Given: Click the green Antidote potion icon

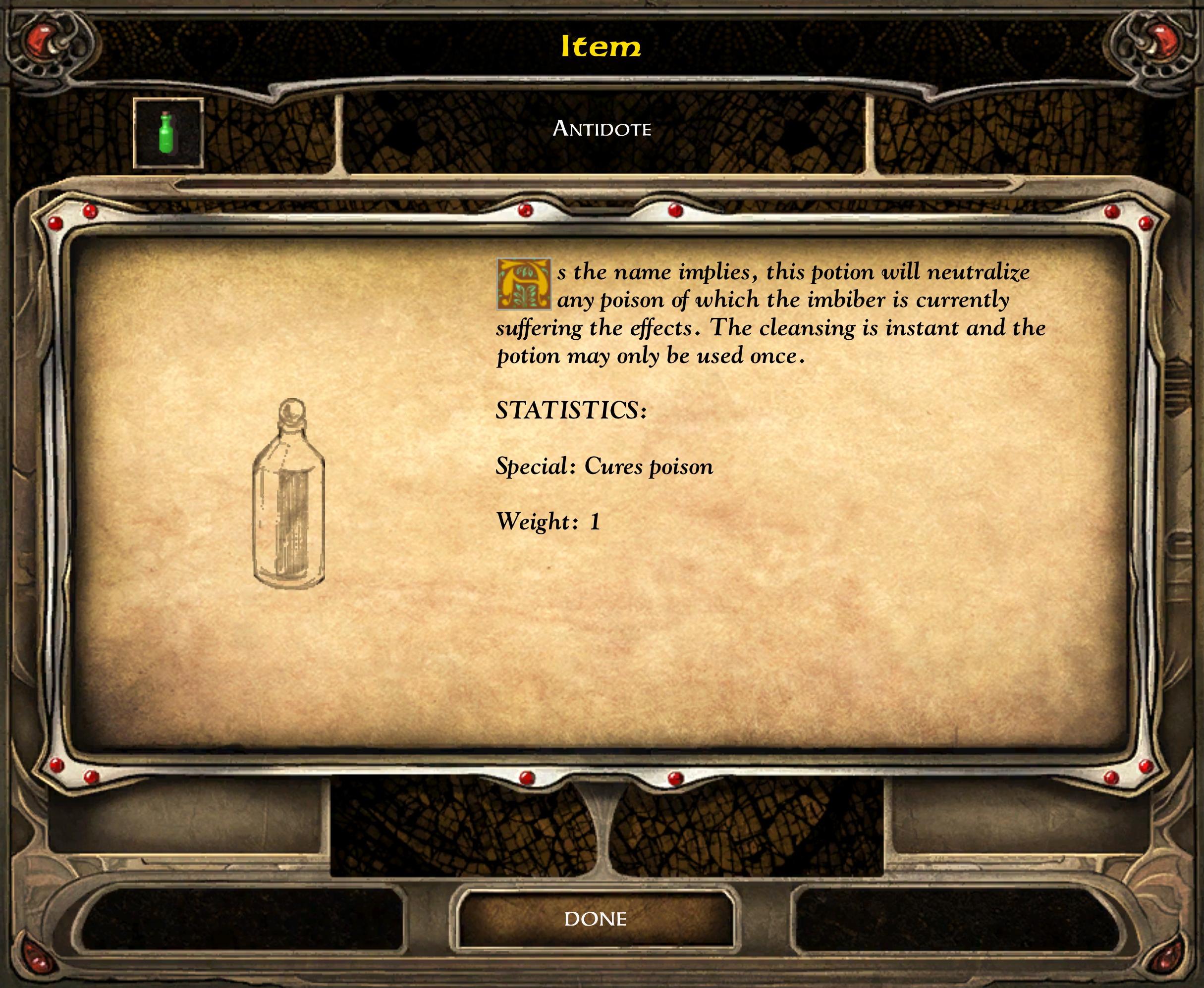Looking at the screenshot, I should pyautogui.click(x=167, y=133).
